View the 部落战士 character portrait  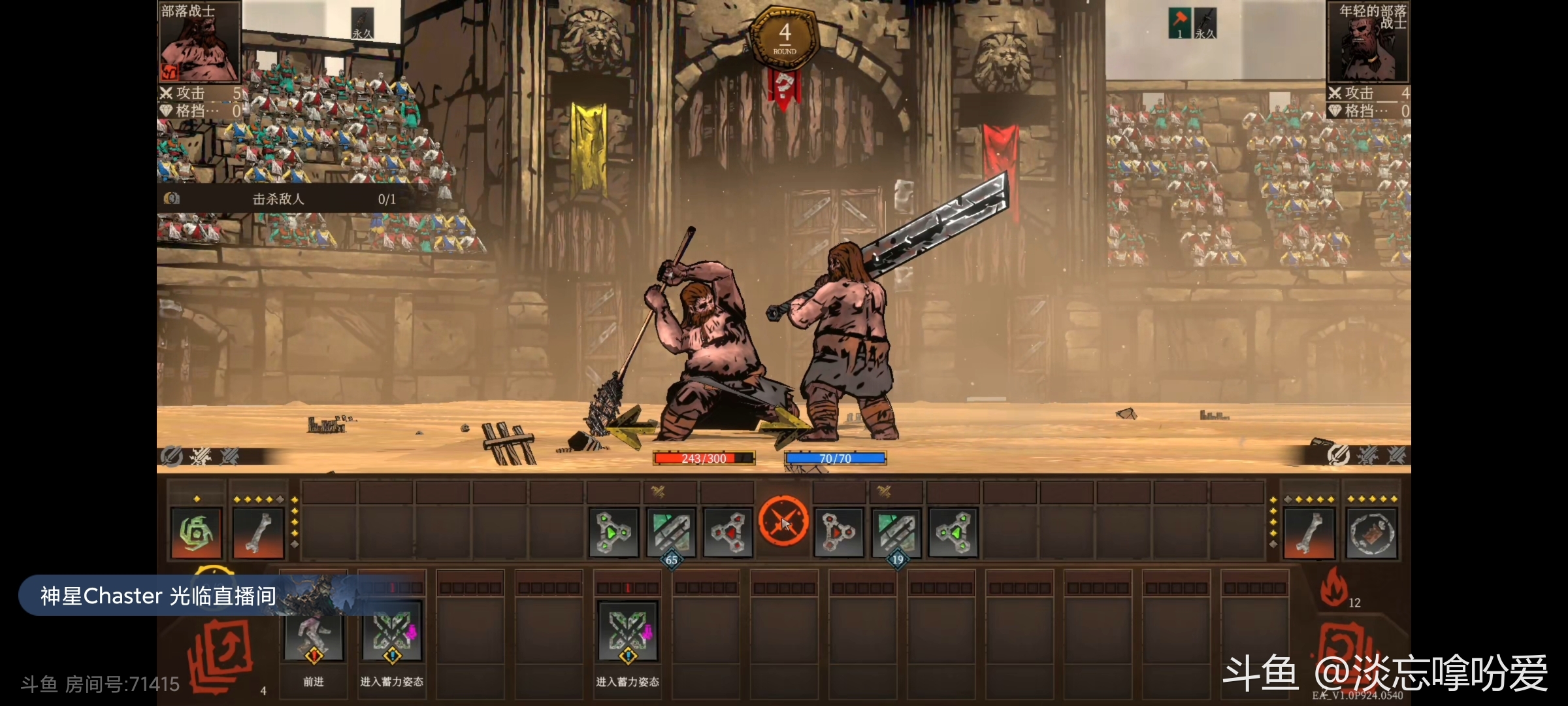(199, 42)
